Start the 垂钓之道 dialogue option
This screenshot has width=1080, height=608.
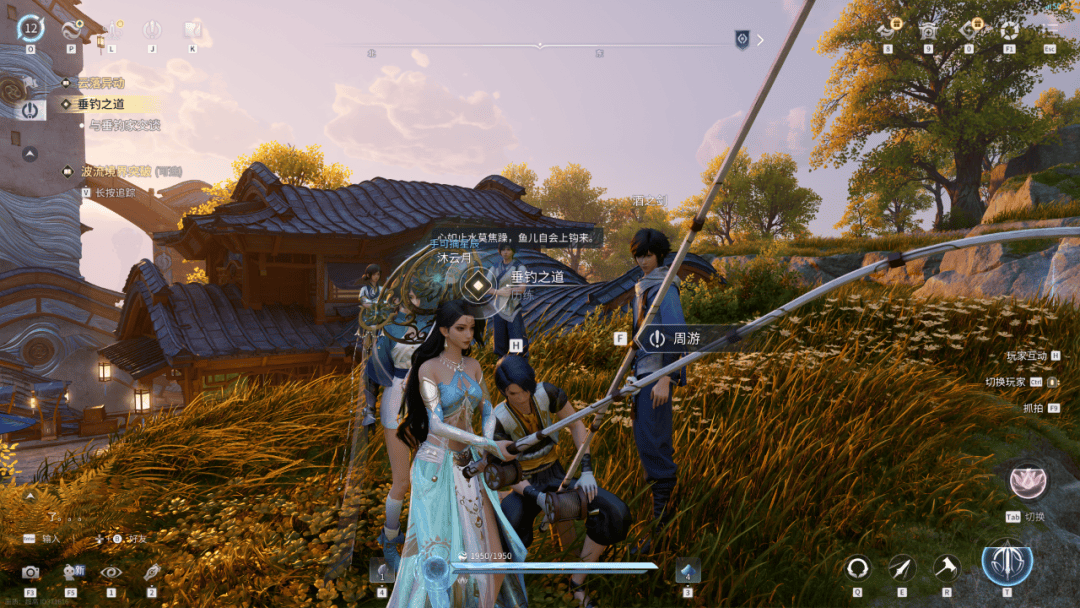[537, 277]
